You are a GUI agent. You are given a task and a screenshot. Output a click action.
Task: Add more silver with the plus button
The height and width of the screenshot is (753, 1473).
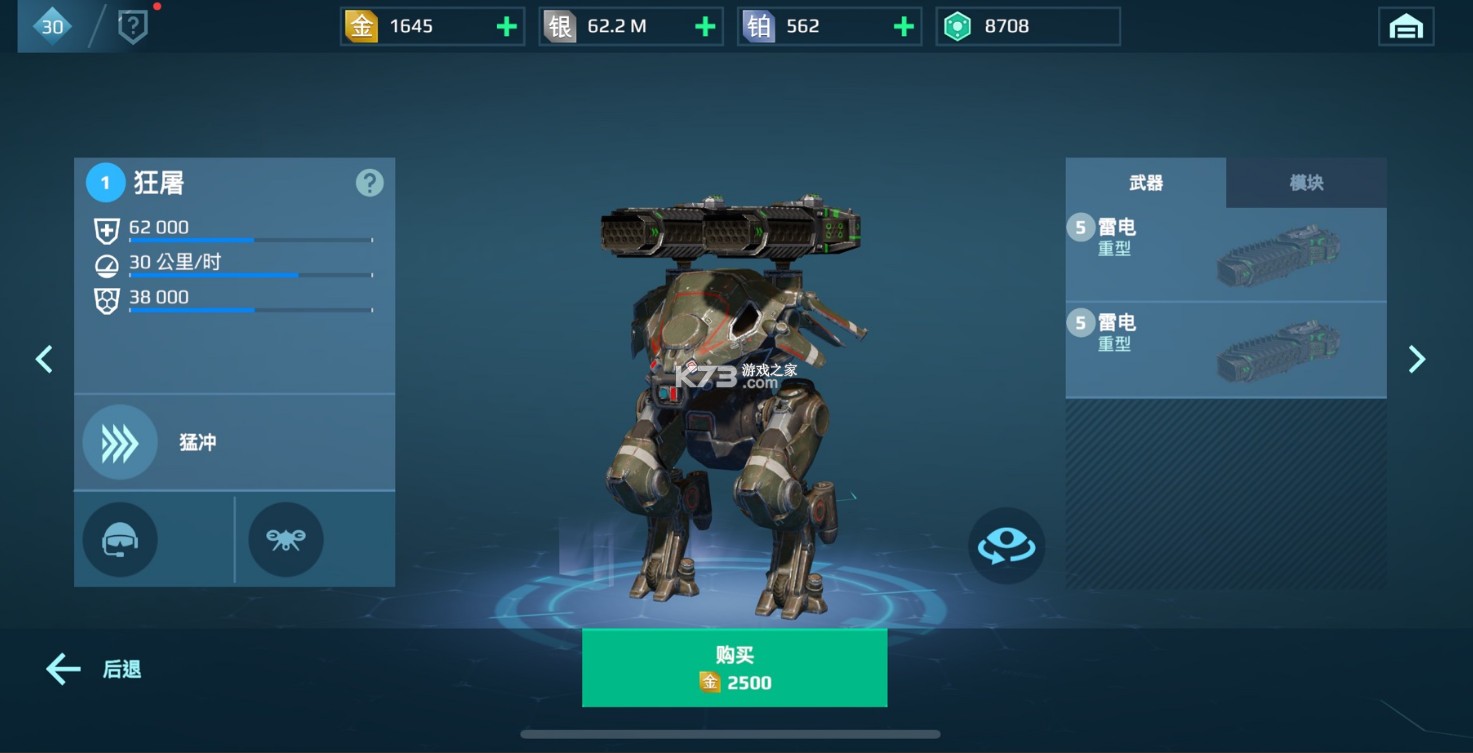705,27
